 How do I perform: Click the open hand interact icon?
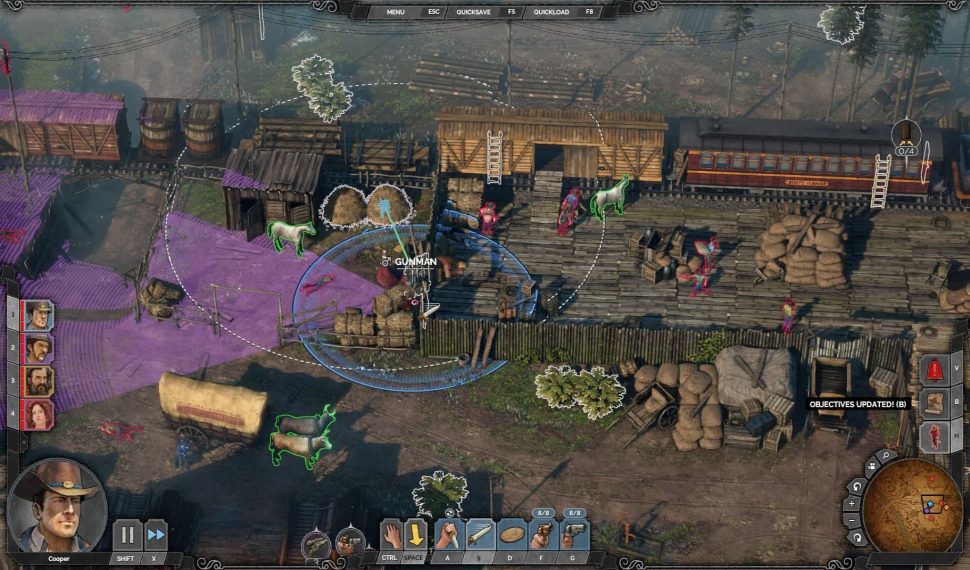click(x=391, y=534)
